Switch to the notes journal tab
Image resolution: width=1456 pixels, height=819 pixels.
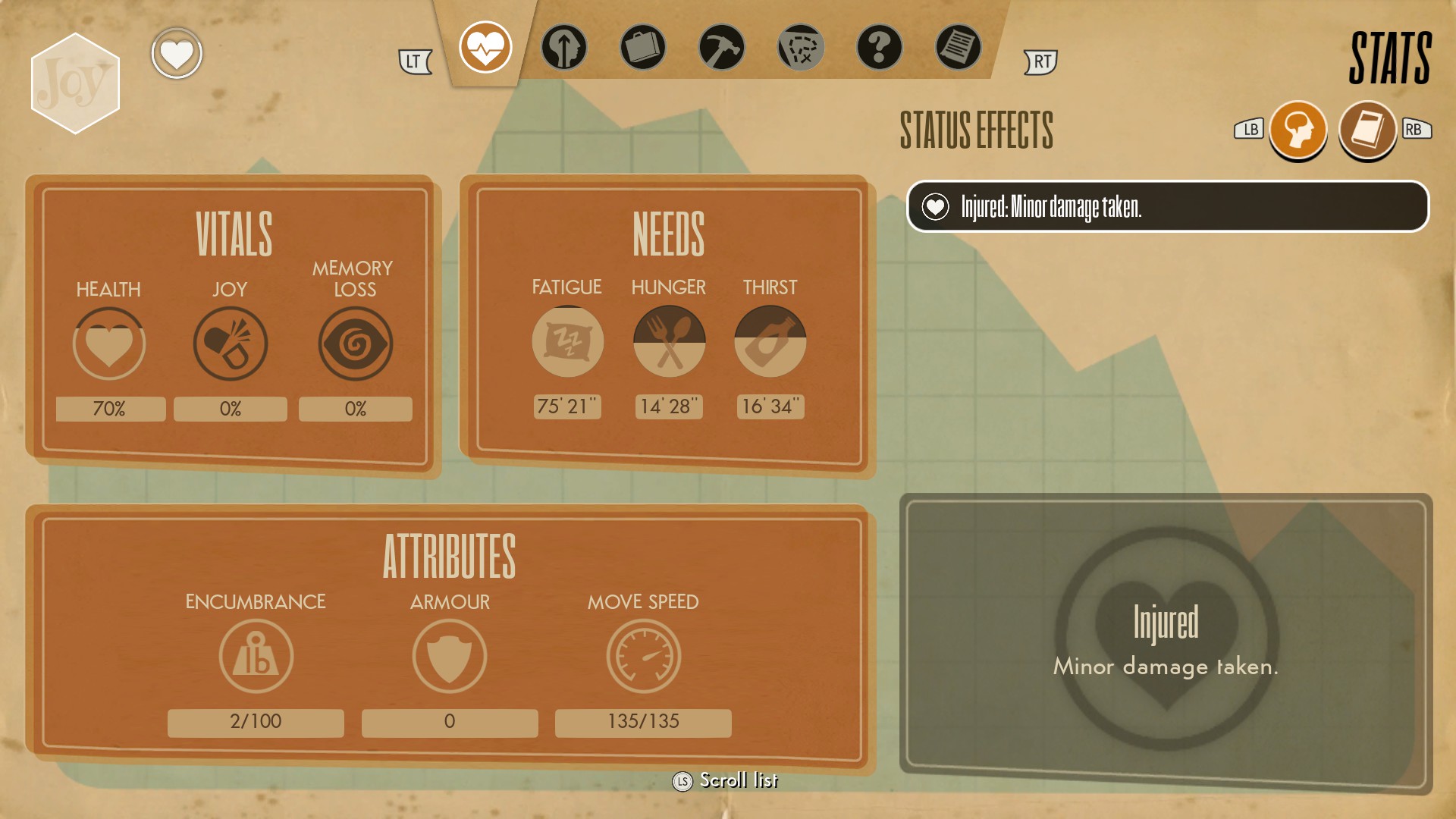959,47
